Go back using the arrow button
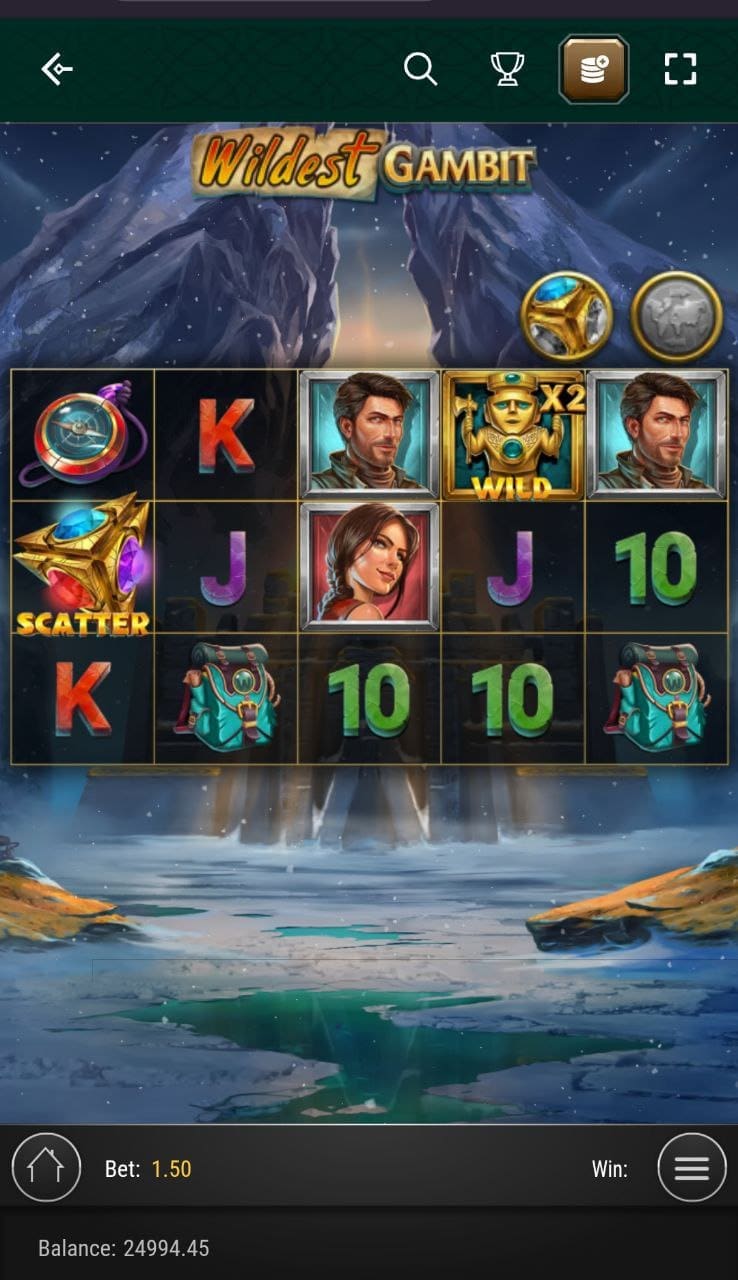Image resolution: width=738 pixels, height=1280 pixels. [x=57, y=69]
